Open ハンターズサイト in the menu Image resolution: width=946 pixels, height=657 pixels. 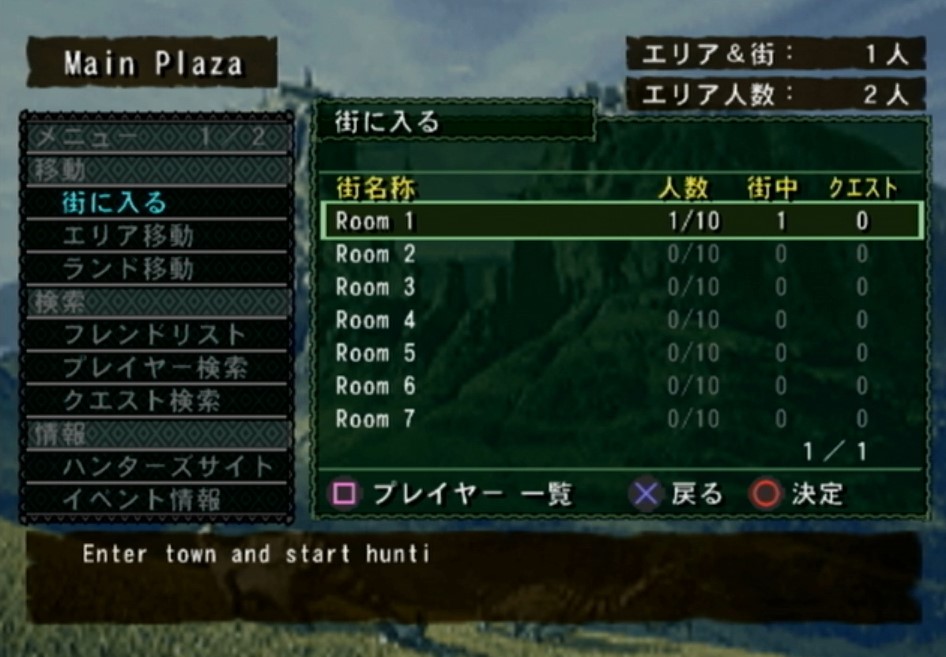pos(167,466)
